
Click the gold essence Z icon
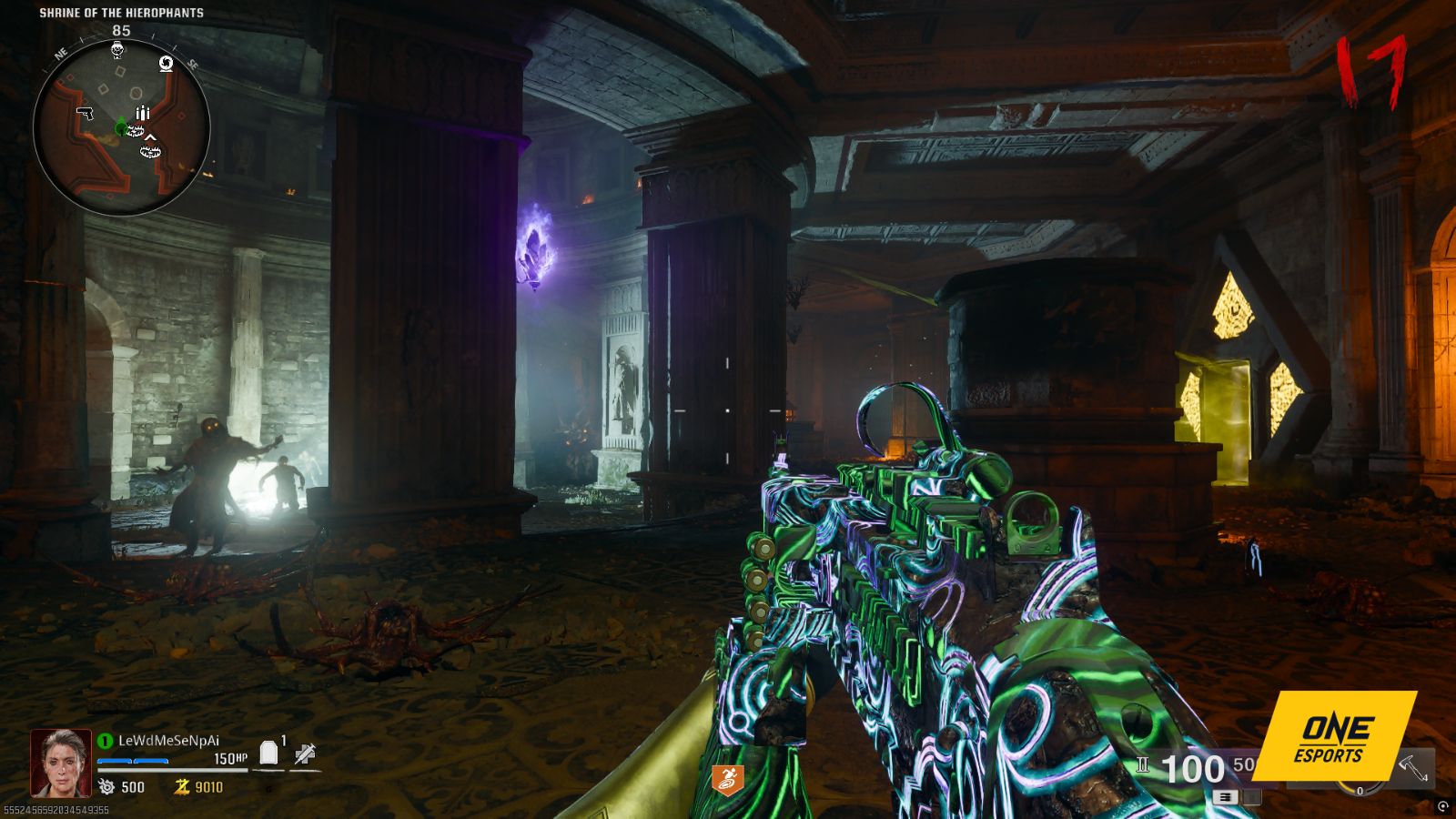(182, 787)
